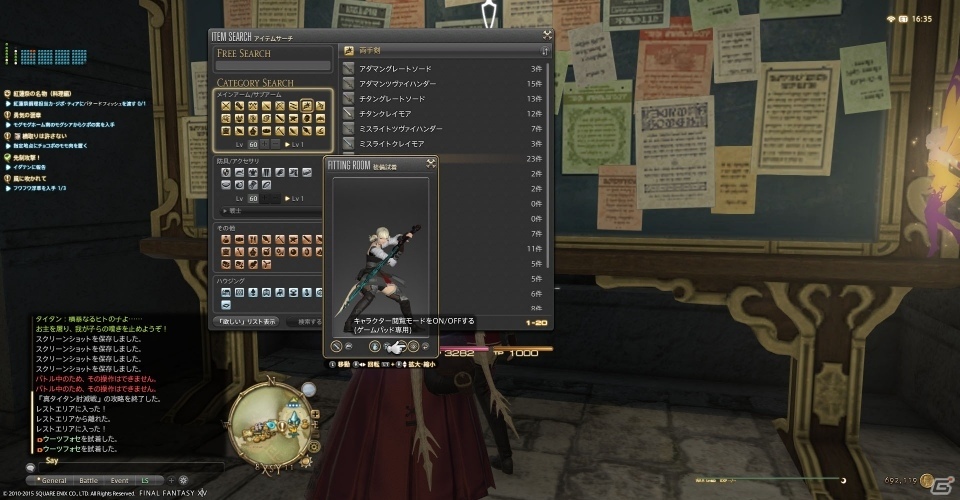Choose the ミスライトツヴァイハンダー list row

point(440,129)
